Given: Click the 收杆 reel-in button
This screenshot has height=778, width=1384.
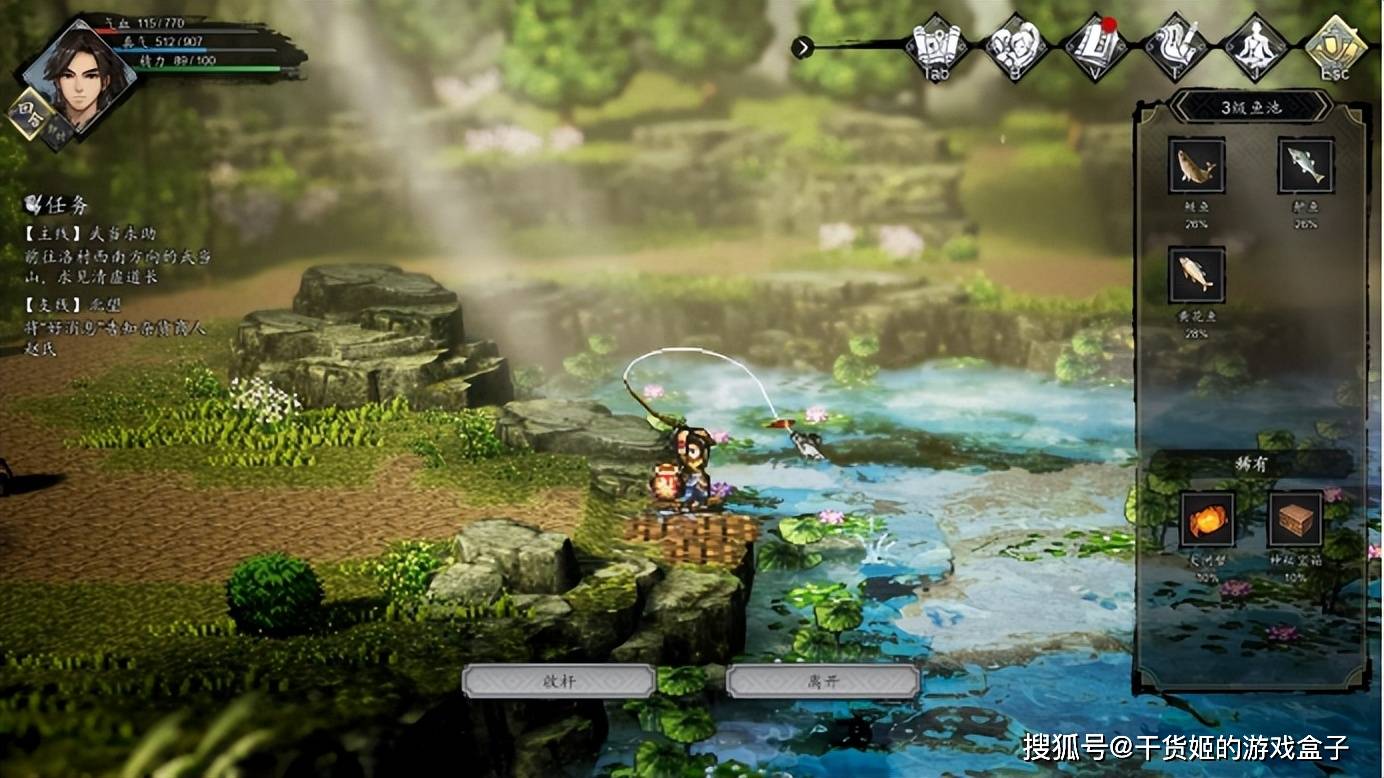Looking at the screenshot, I should click(x=558, y=681).
